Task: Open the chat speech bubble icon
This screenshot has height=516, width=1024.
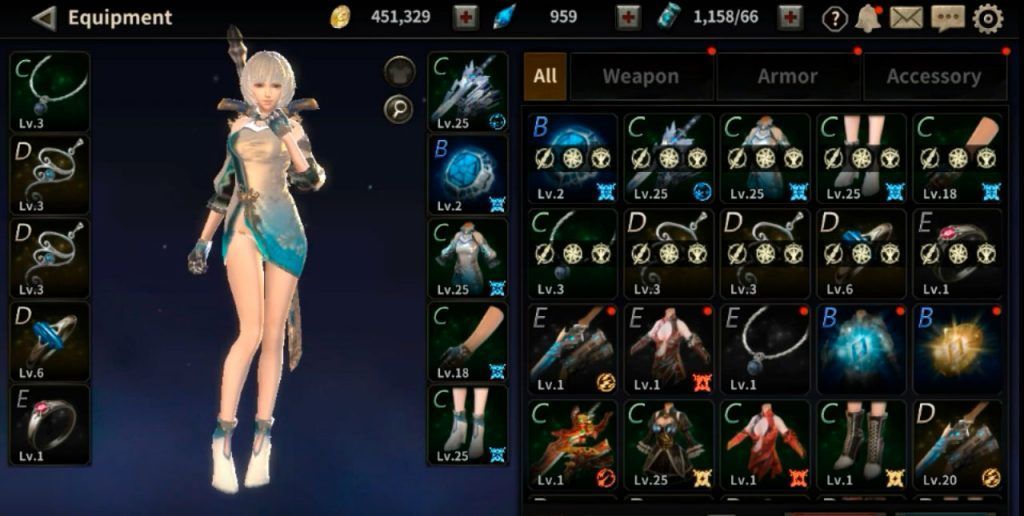Action: click(x=947, y=17)
